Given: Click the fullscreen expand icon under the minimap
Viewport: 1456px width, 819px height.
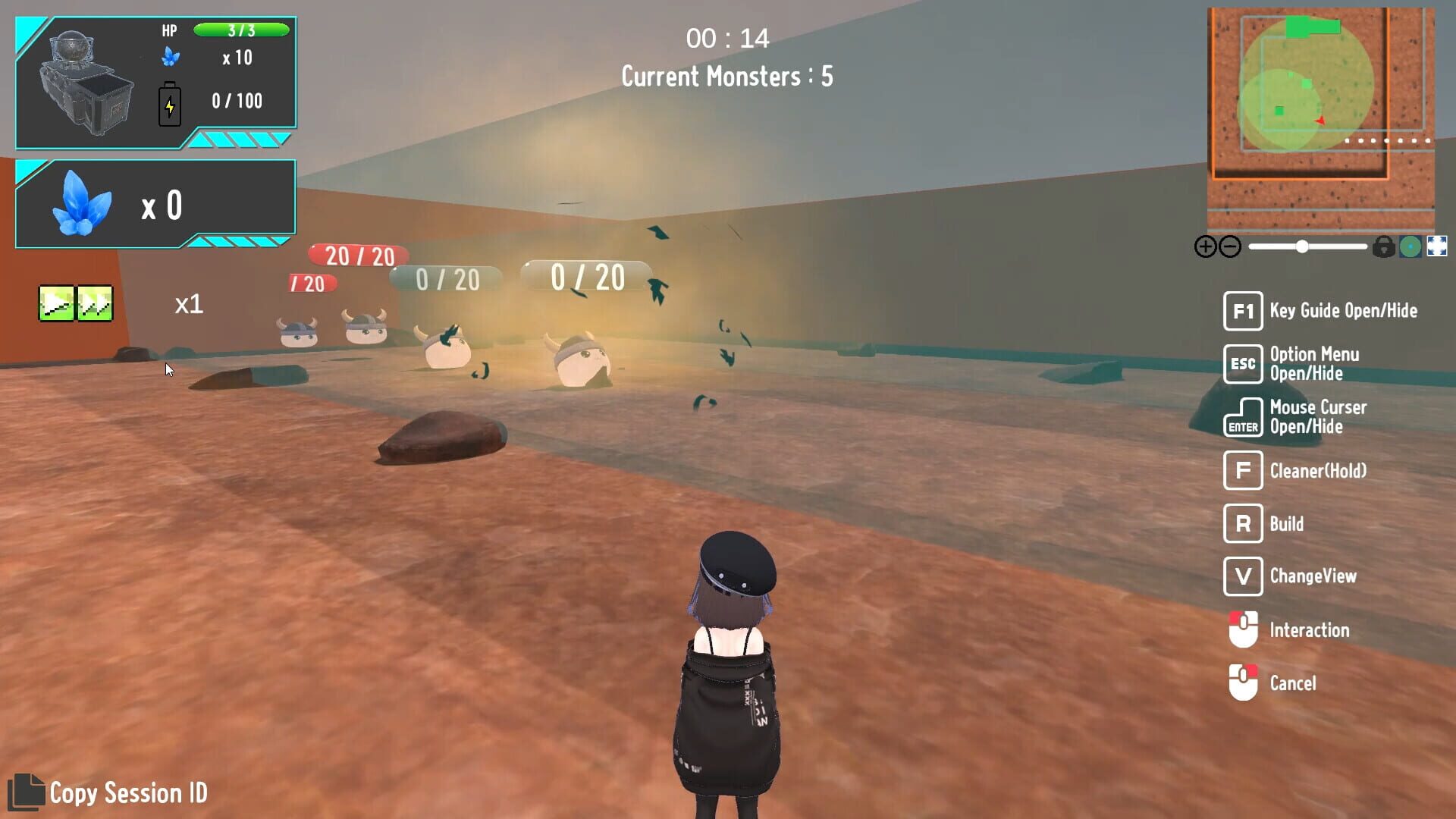Looking at the screenshot, I should (x=1437, y=246).
